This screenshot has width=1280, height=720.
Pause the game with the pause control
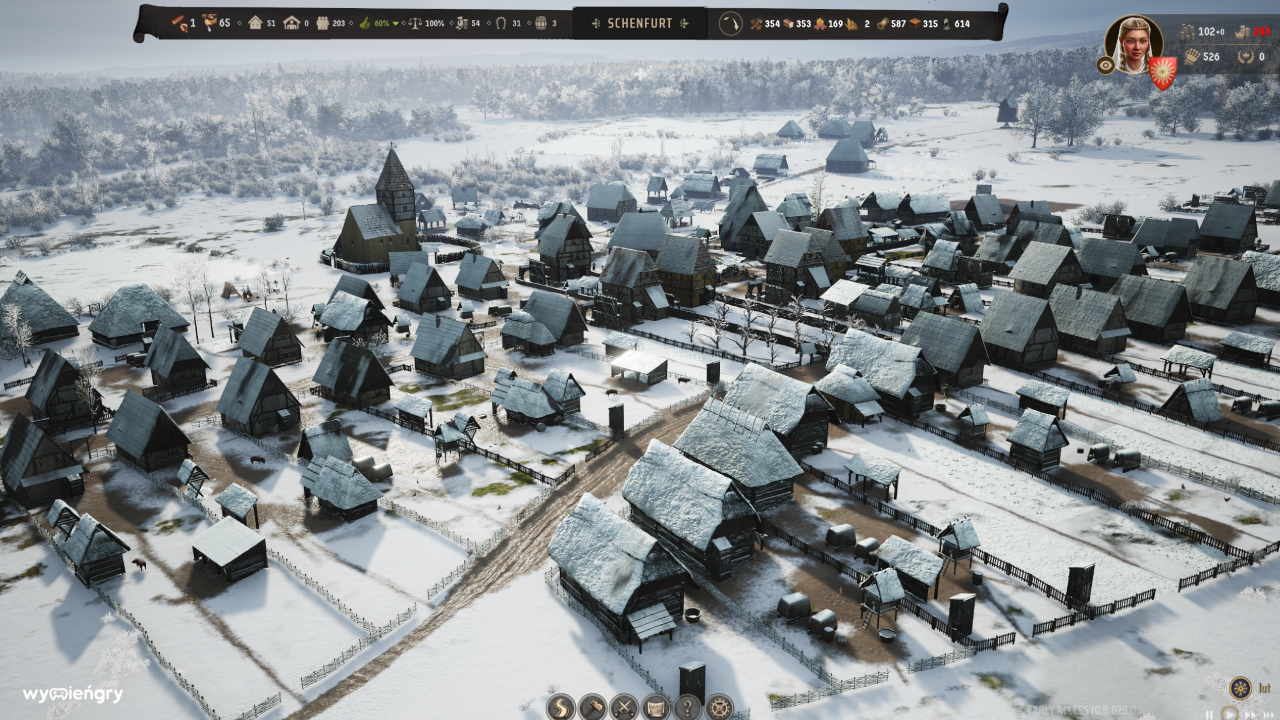[1210, 714]
